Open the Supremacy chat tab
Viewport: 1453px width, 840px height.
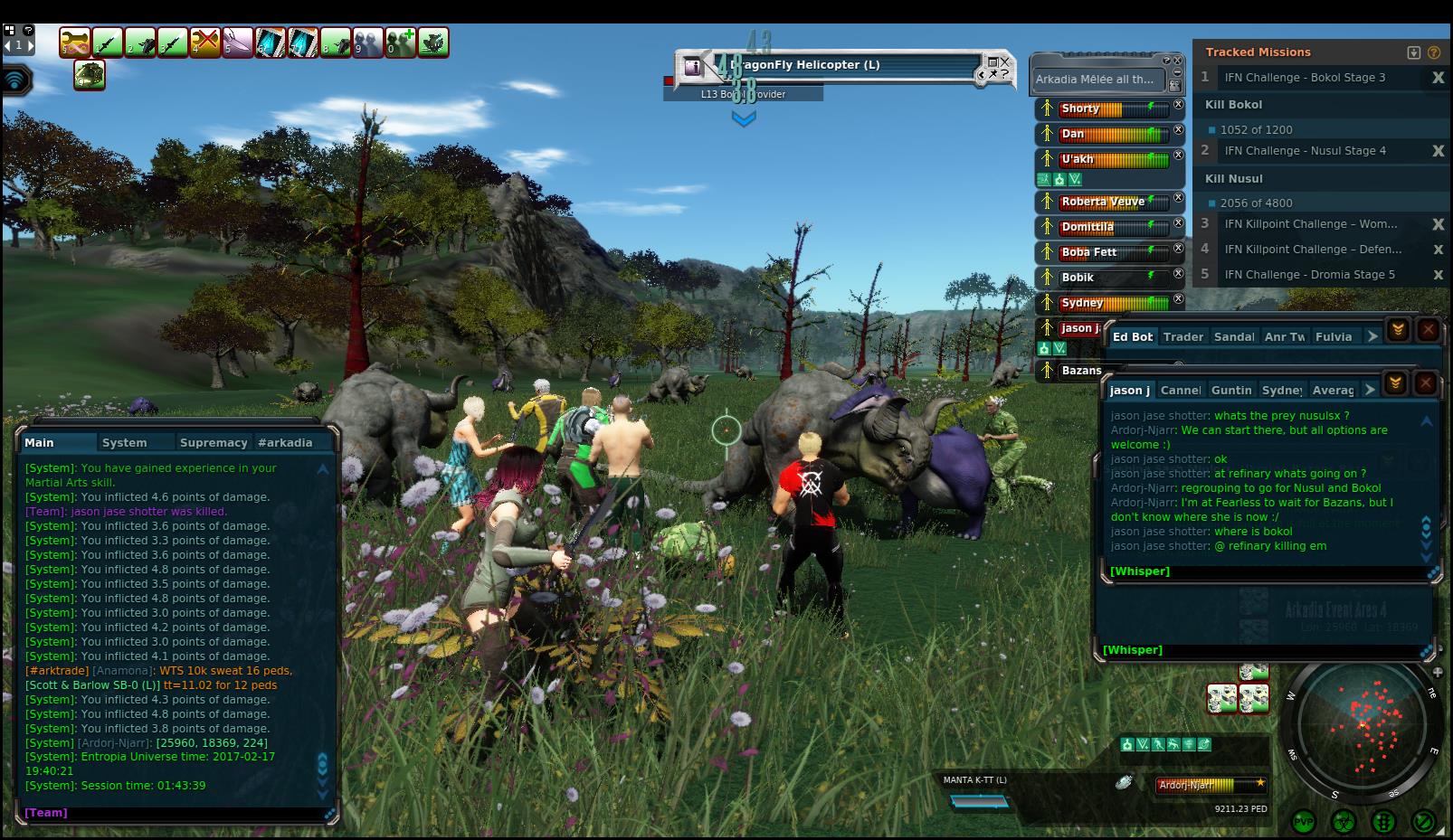tap(214, 442)
